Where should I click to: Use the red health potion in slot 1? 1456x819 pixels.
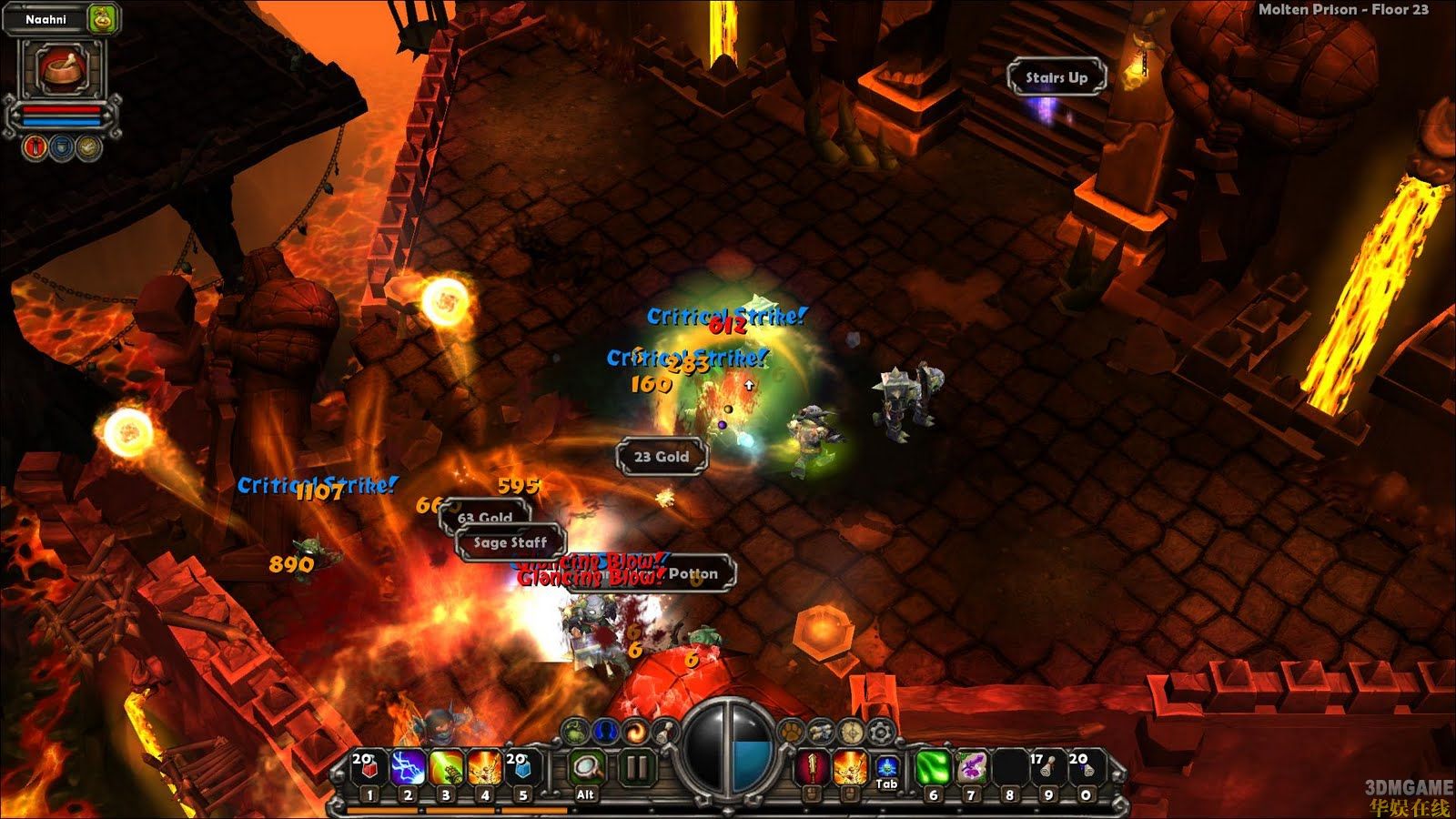[x=369, y=770]
